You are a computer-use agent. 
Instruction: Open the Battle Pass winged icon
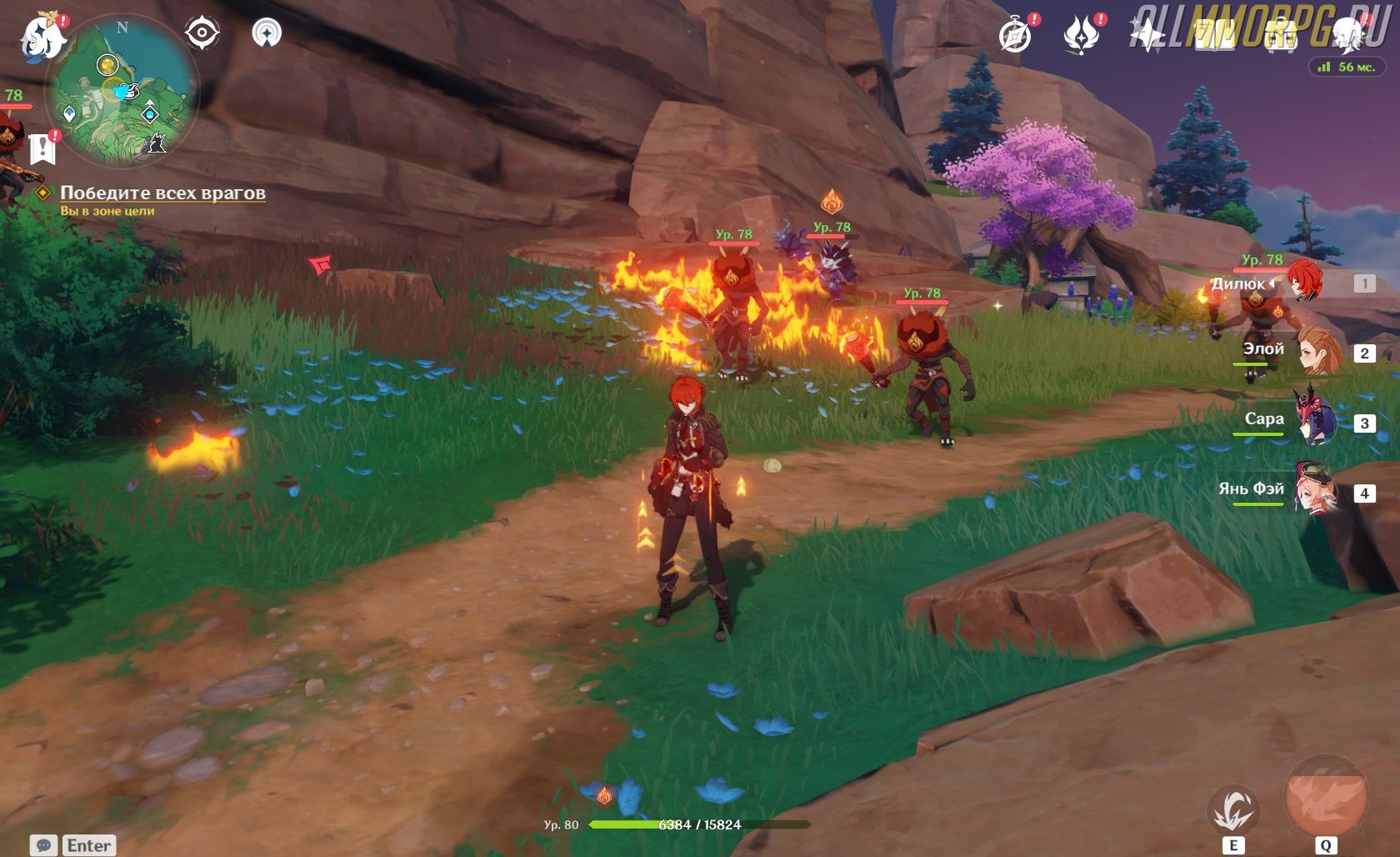1081,35
